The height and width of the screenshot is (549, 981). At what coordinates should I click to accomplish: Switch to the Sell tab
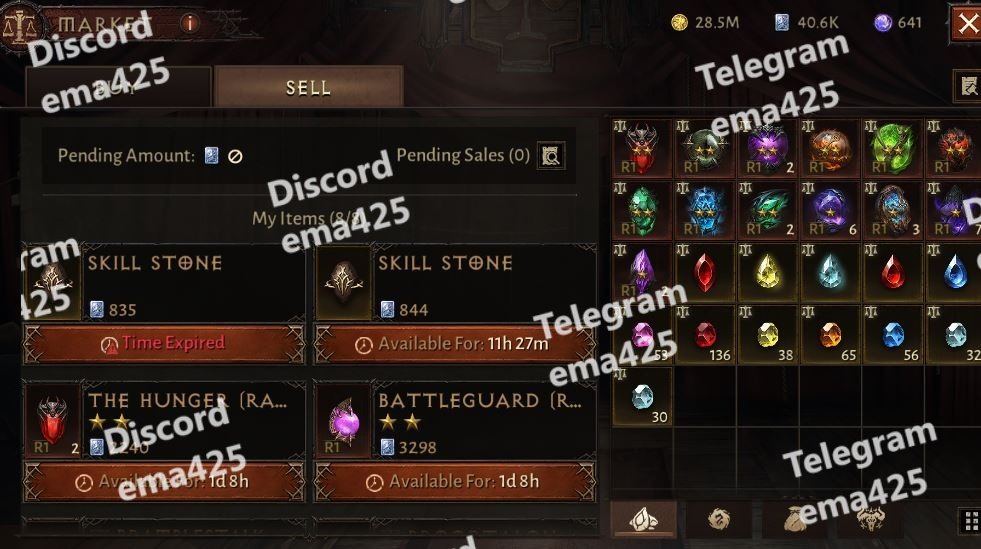pyautogui.click(x=308, y=87)
